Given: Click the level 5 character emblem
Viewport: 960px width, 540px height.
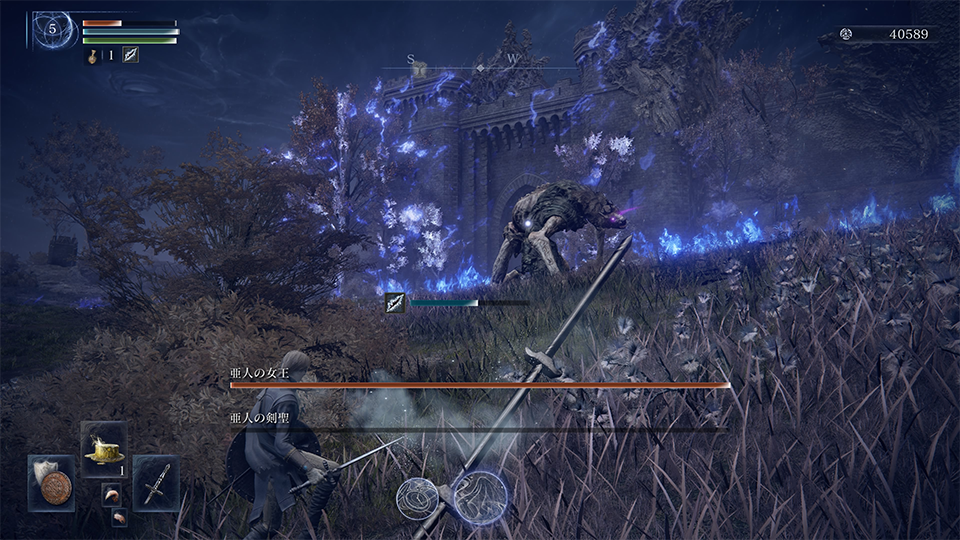Looking at the screenshot, I should (x=52, y=31).
